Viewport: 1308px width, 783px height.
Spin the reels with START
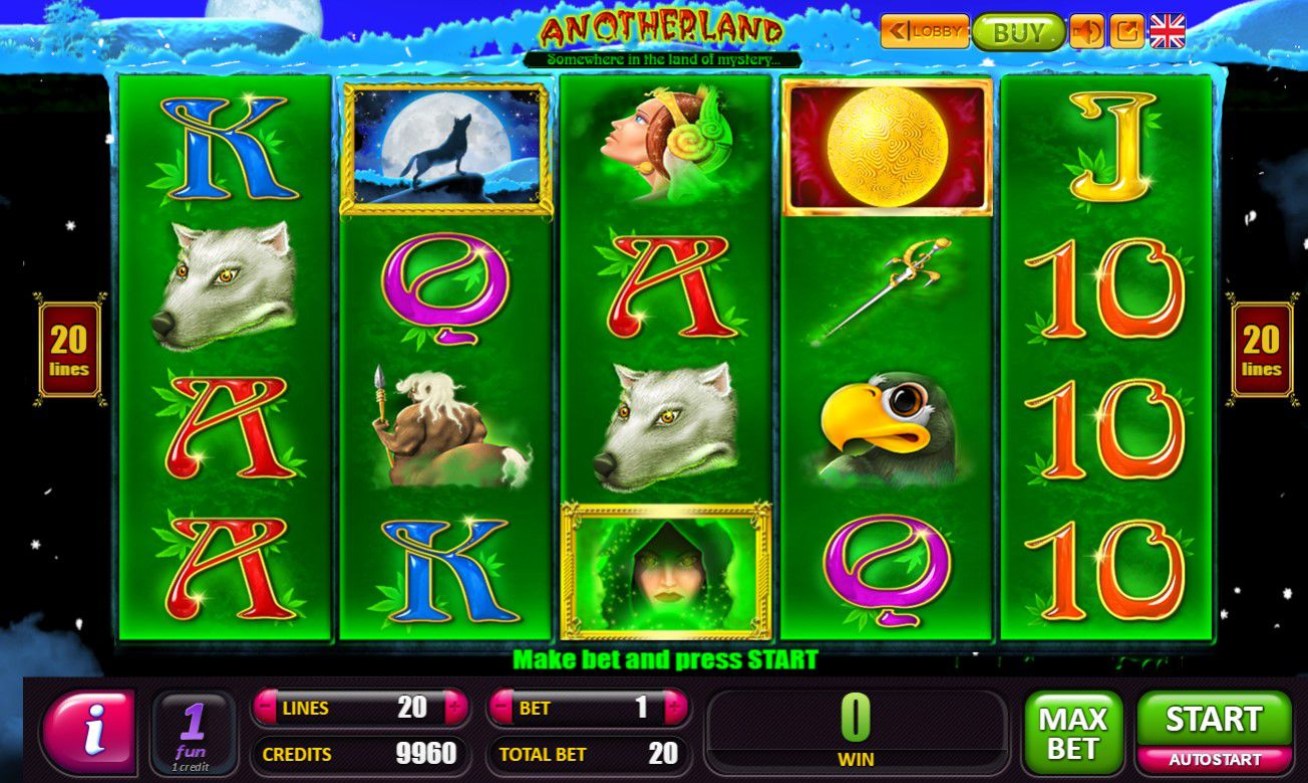coord(1213,718)
